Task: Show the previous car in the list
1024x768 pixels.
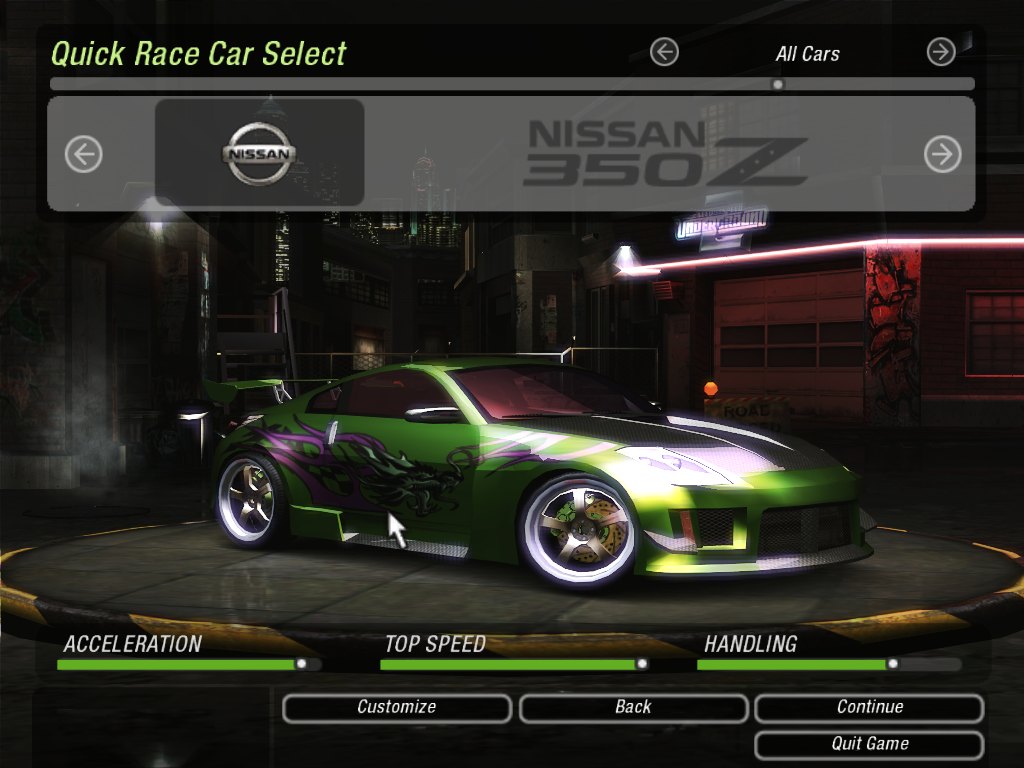Action: (x=84, y=154)
